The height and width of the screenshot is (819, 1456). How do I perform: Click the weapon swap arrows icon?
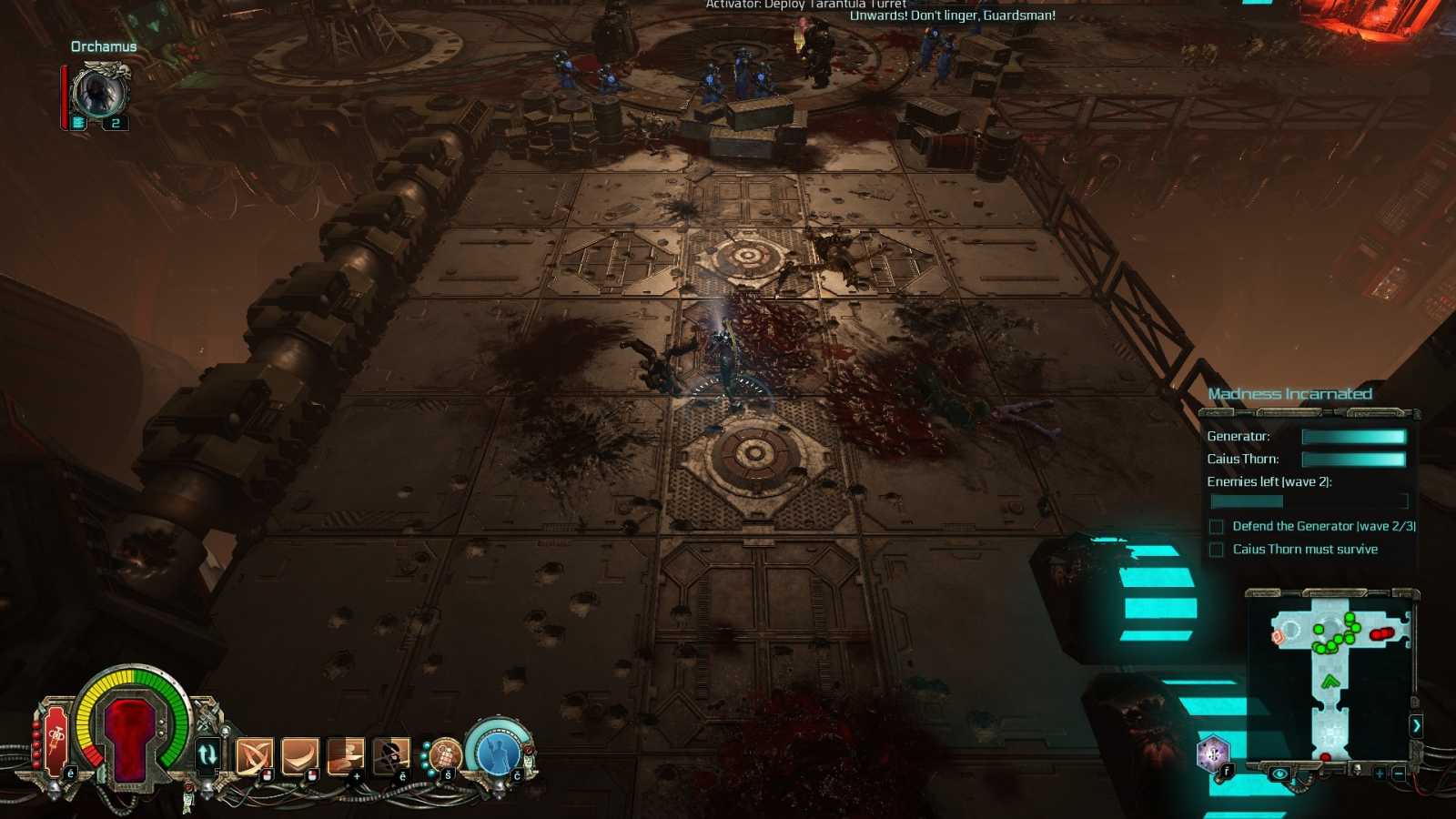pos(207,753)
